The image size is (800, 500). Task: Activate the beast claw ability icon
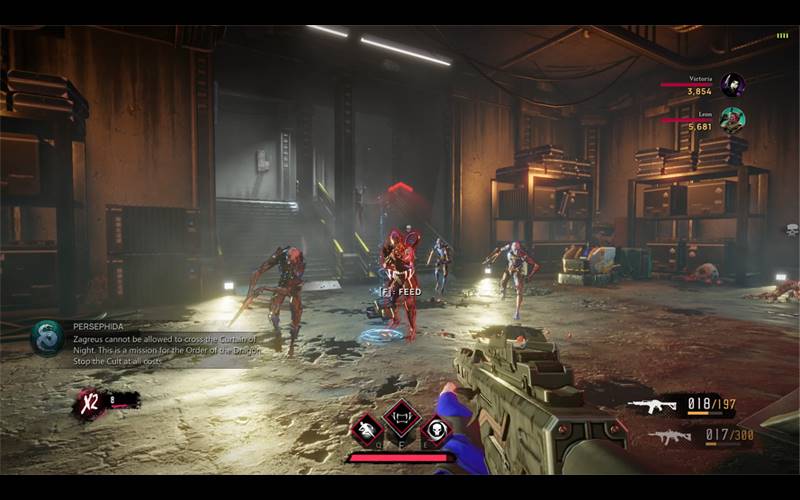tap(366, 429)
